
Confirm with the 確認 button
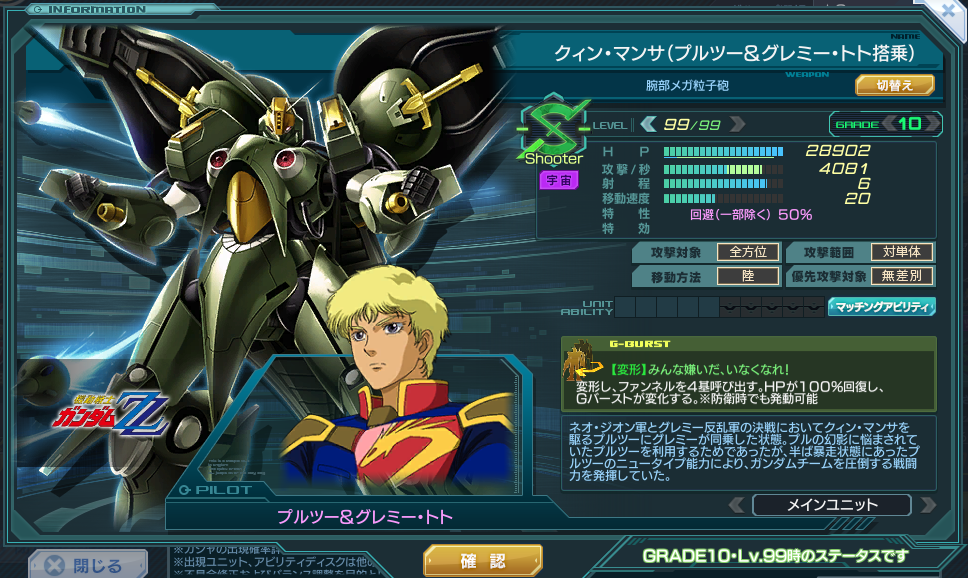(x=482, y=560)
